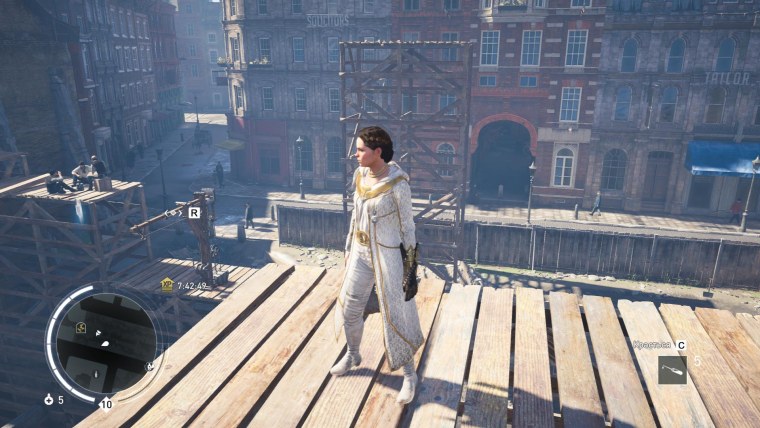
Task: Select the yellow marker on the minimap
Action: pyautogui.click(x=80, y=328)
